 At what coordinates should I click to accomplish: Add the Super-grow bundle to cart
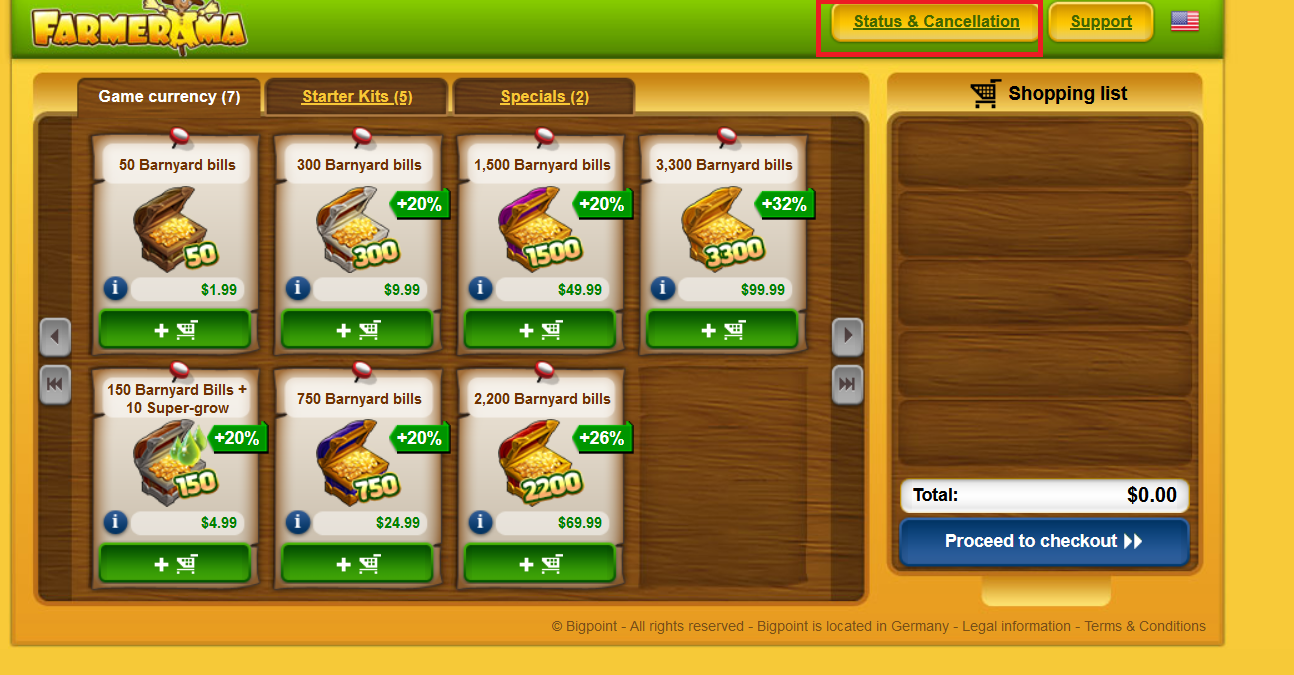[175, 563]
